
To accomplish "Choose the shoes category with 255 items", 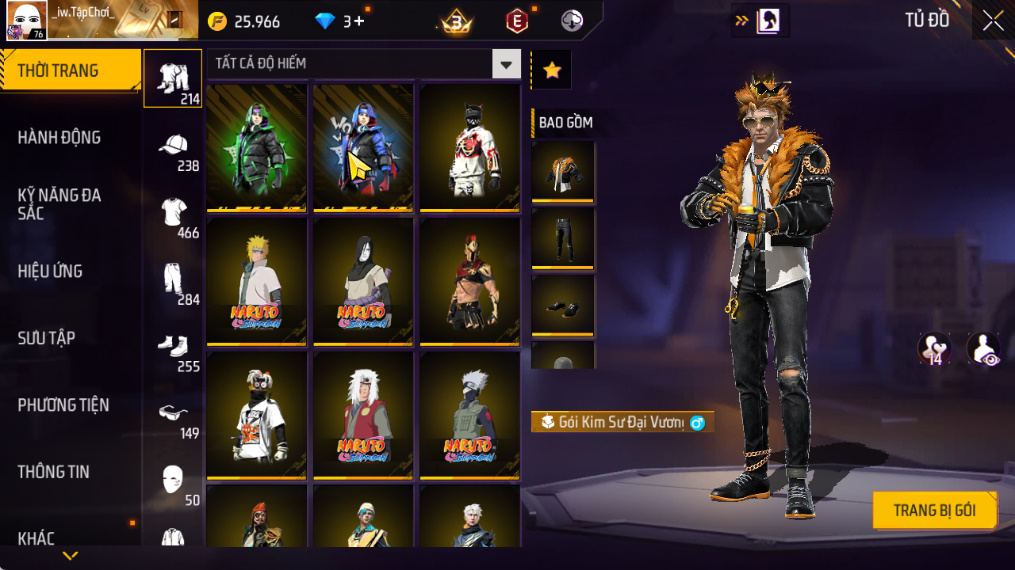I will click(174, 348).
